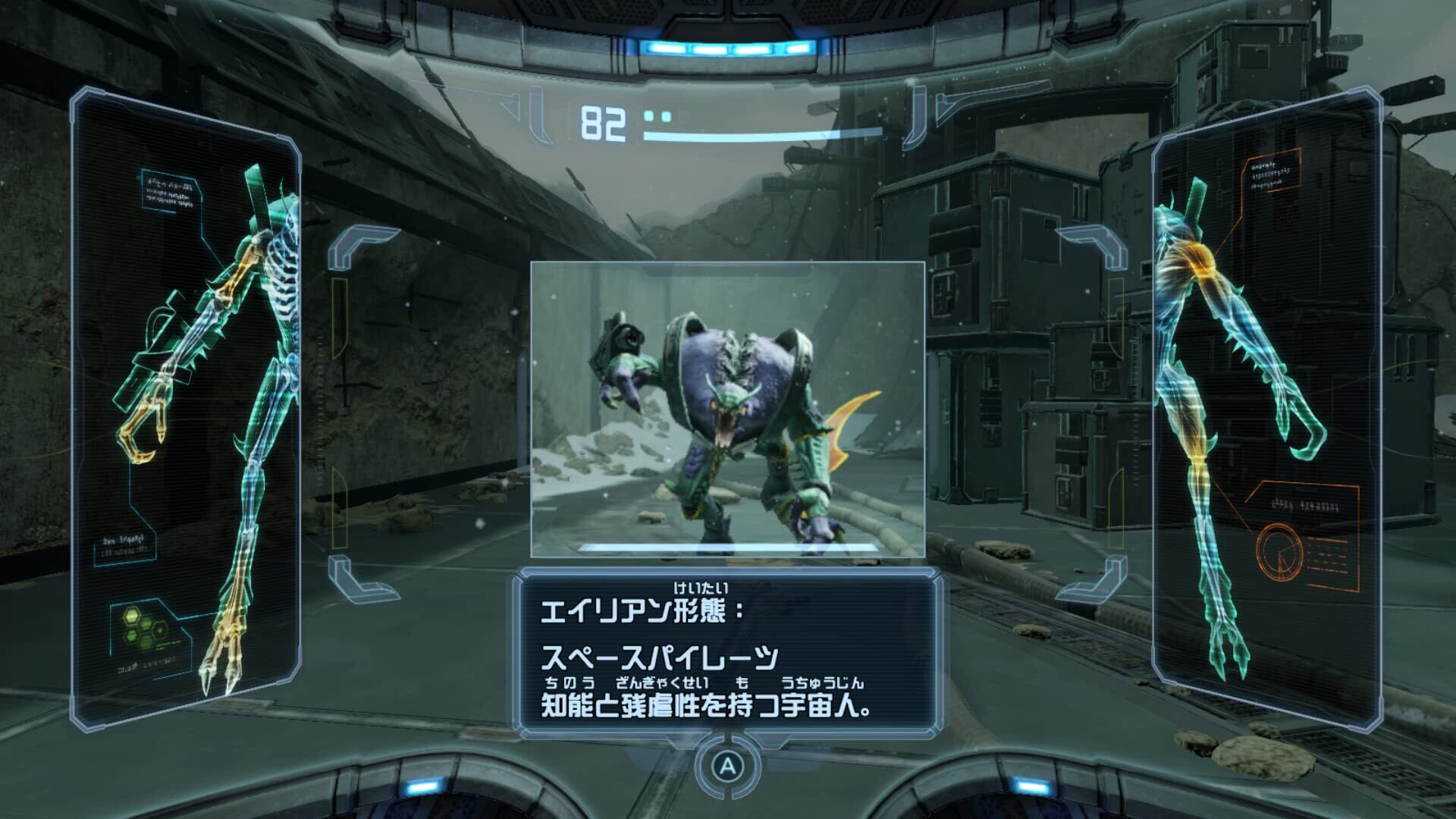
Task: Click the alien lifeform description text box
Action: point(727,654)
